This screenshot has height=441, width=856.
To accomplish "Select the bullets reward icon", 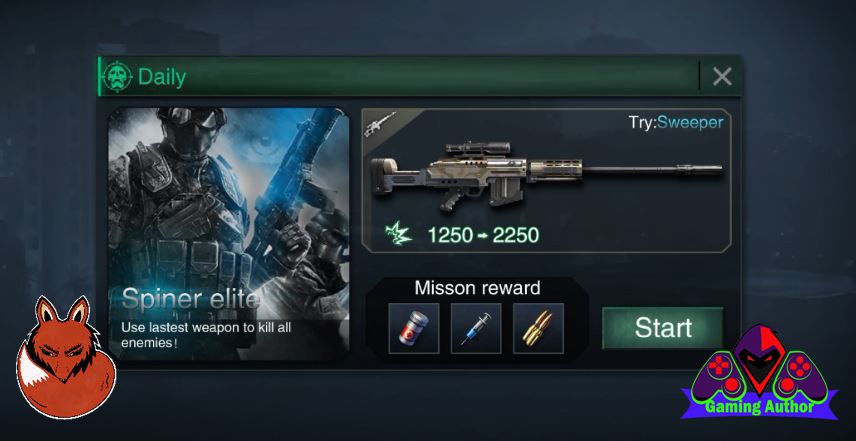I will pyautogui.click(x=538, y=328).
